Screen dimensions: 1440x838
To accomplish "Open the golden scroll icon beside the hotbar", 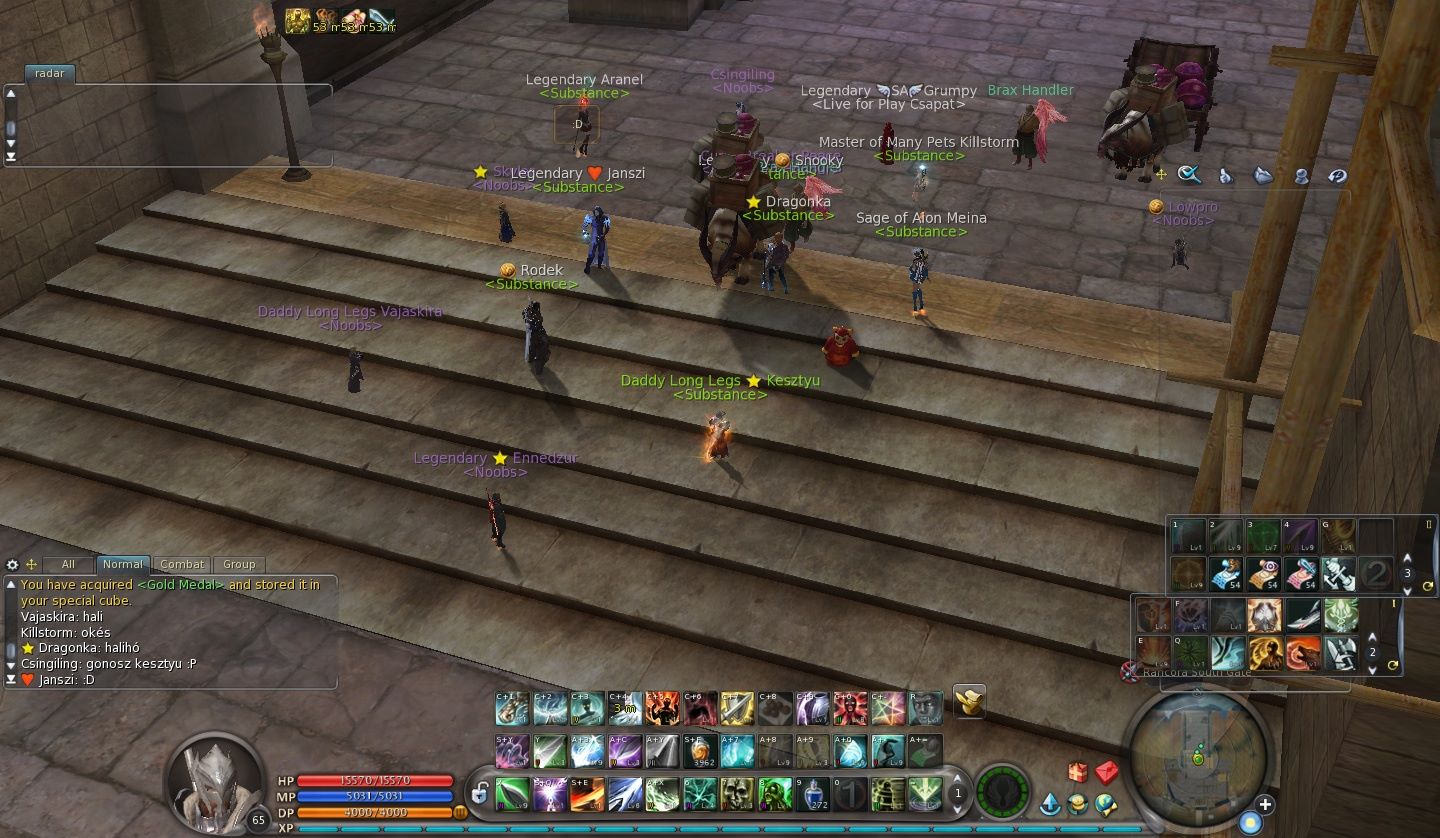I will point(969,701).
